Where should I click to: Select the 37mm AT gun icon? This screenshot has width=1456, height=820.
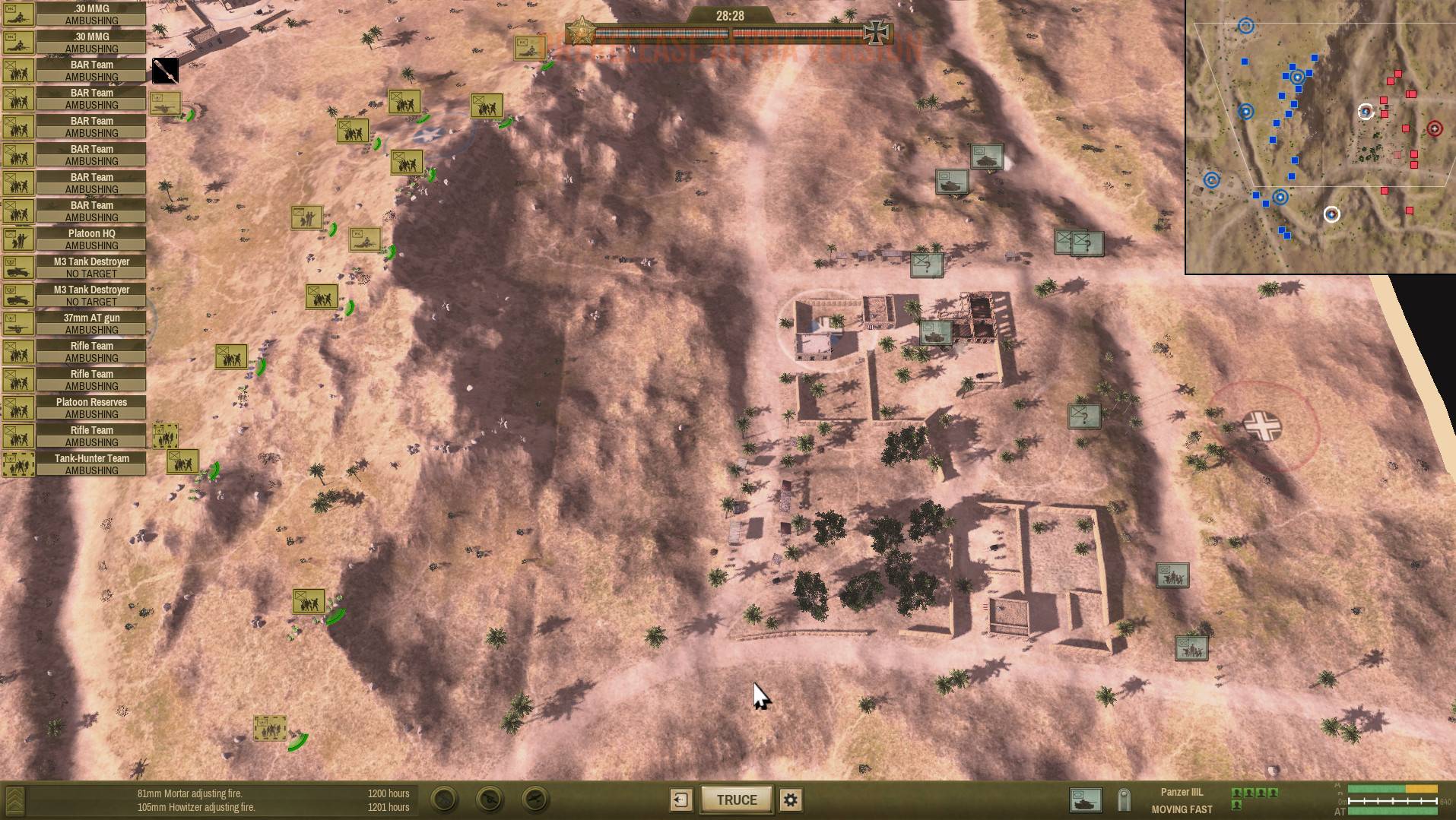18,323
